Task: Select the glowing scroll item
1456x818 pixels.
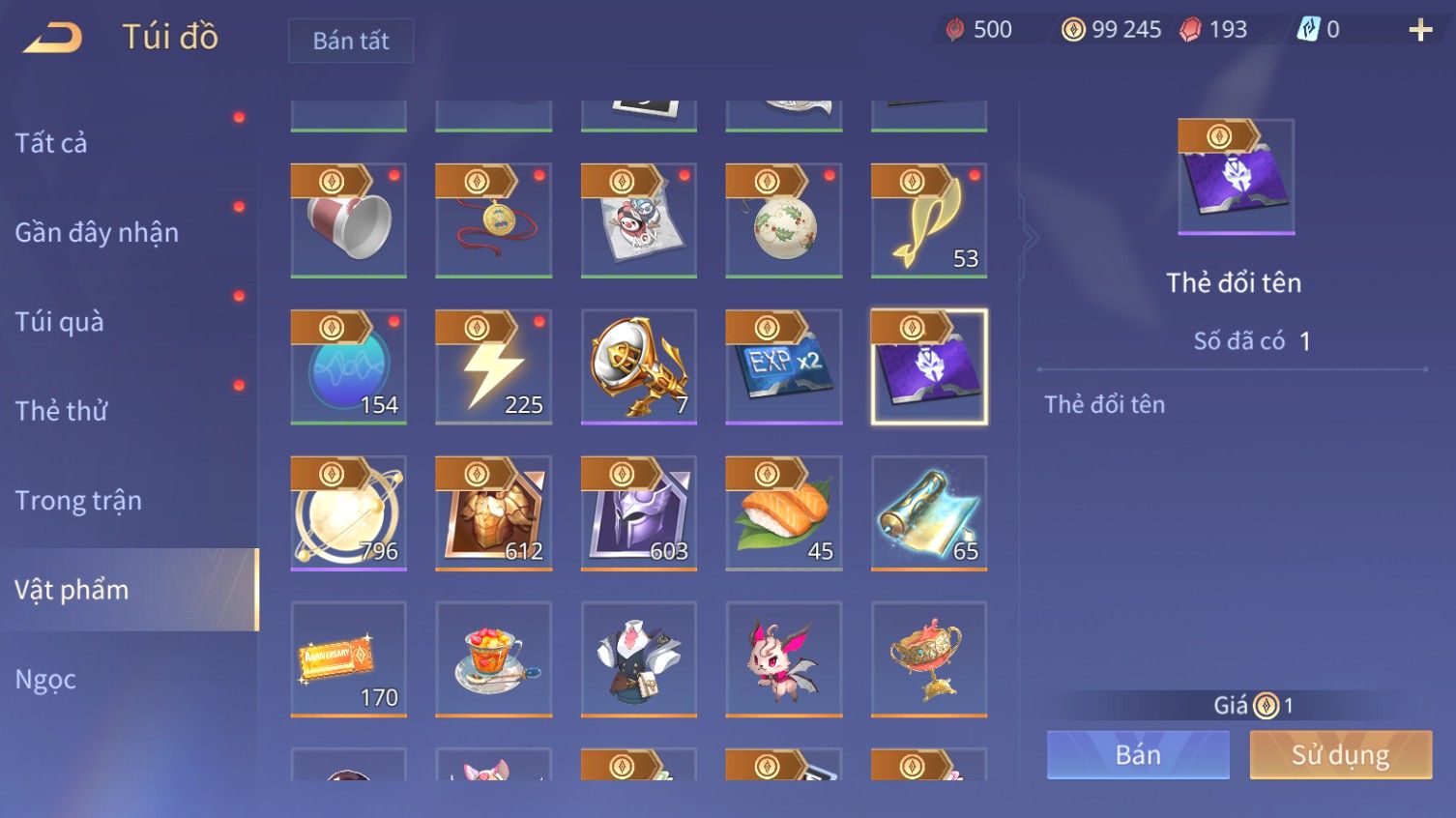Action: pos(929,512)
